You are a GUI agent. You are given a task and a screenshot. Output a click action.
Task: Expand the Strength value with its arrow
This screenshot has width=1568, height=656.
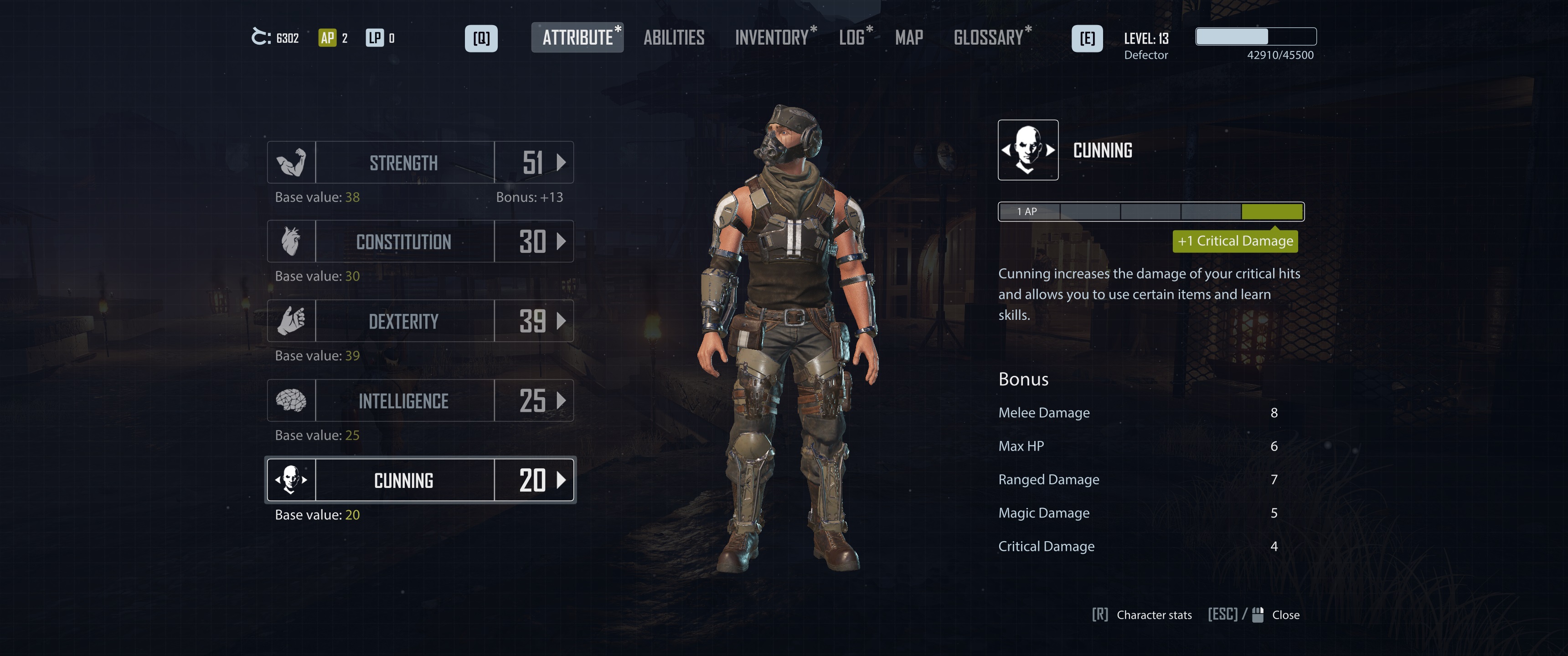pyautogui.click(x=562, y=162)
